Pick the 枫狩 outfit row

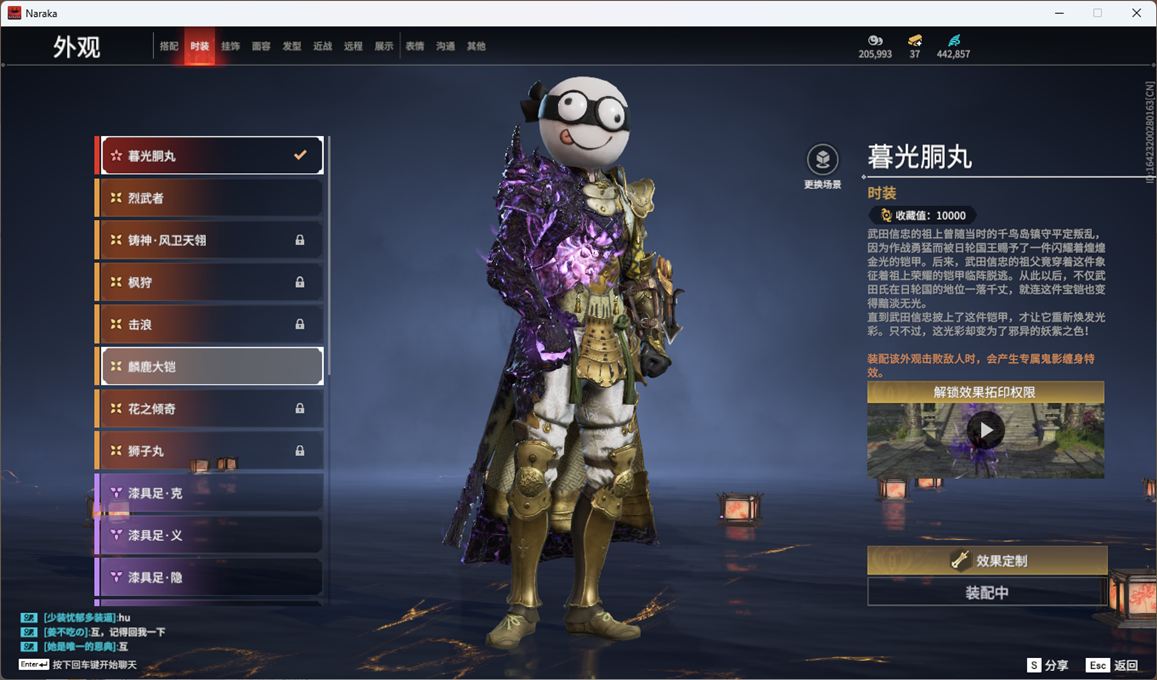pyautogui.click(x=210, y=282)
